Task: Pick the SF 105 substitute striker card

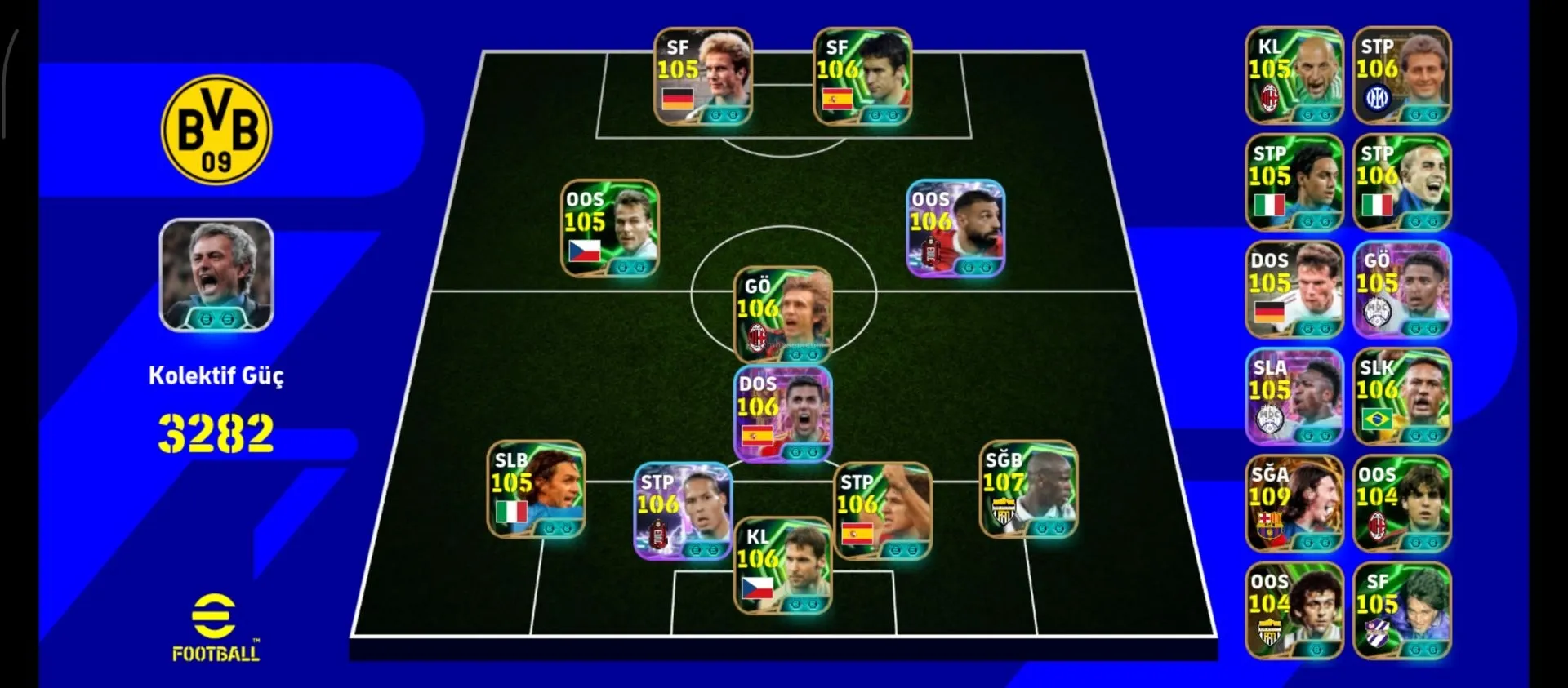Action: click(x=1402, y=610)
